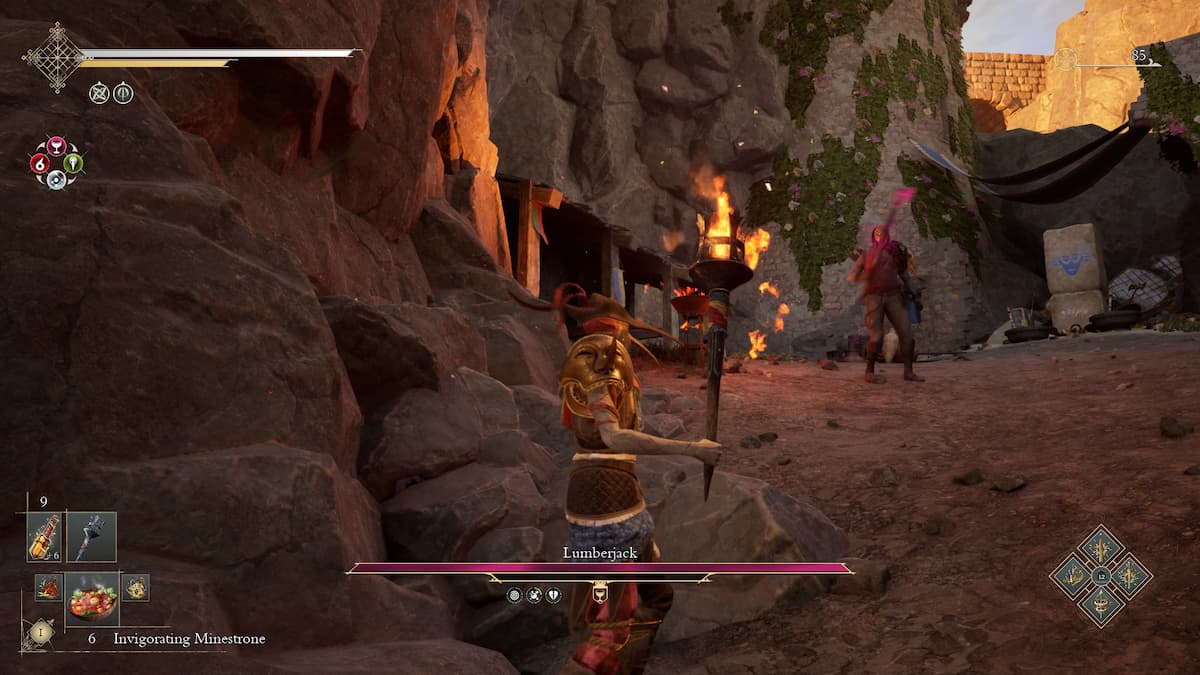Click the red orb showing 6
Viewport: 1200px width, 675px height.
pos(40,163)
